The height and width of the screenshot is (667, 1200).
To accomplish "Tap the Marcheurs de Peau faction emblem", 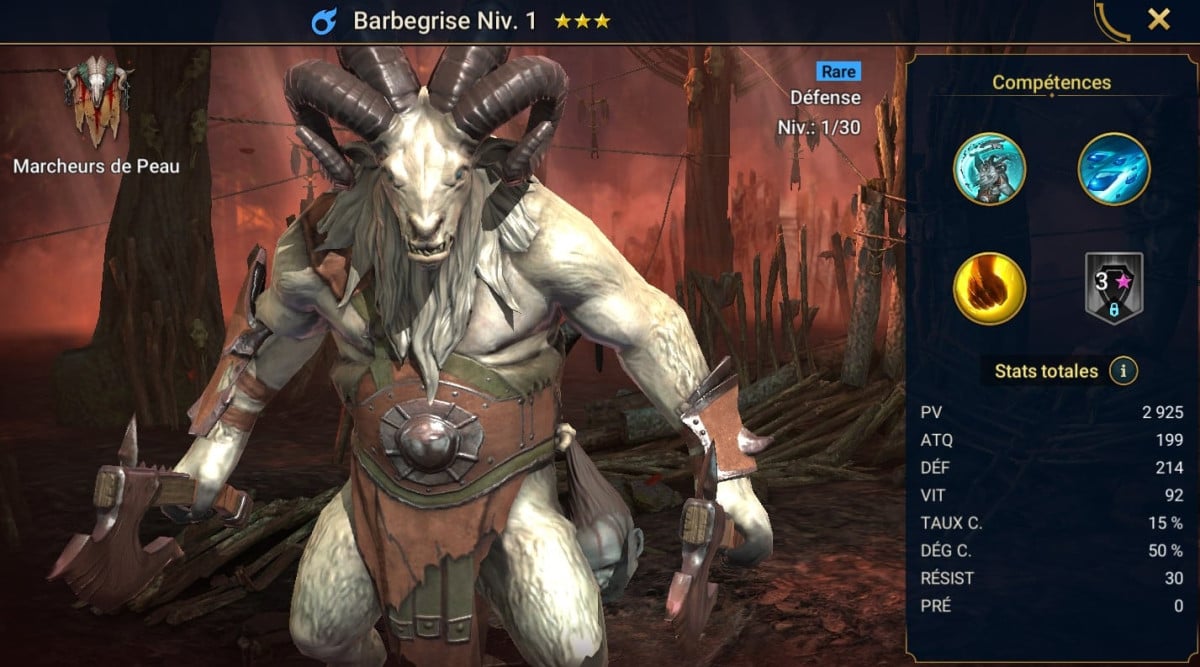I will pyautogui.click(x=96, y=102).
